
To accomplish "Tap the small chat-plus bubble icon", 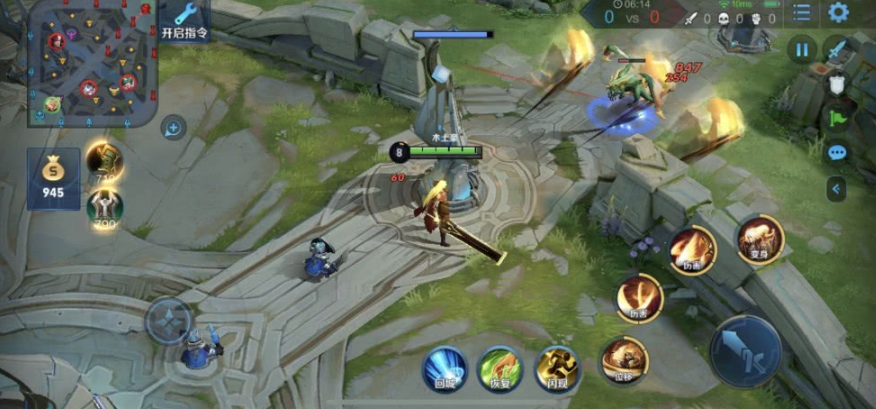I will [173, 128].
